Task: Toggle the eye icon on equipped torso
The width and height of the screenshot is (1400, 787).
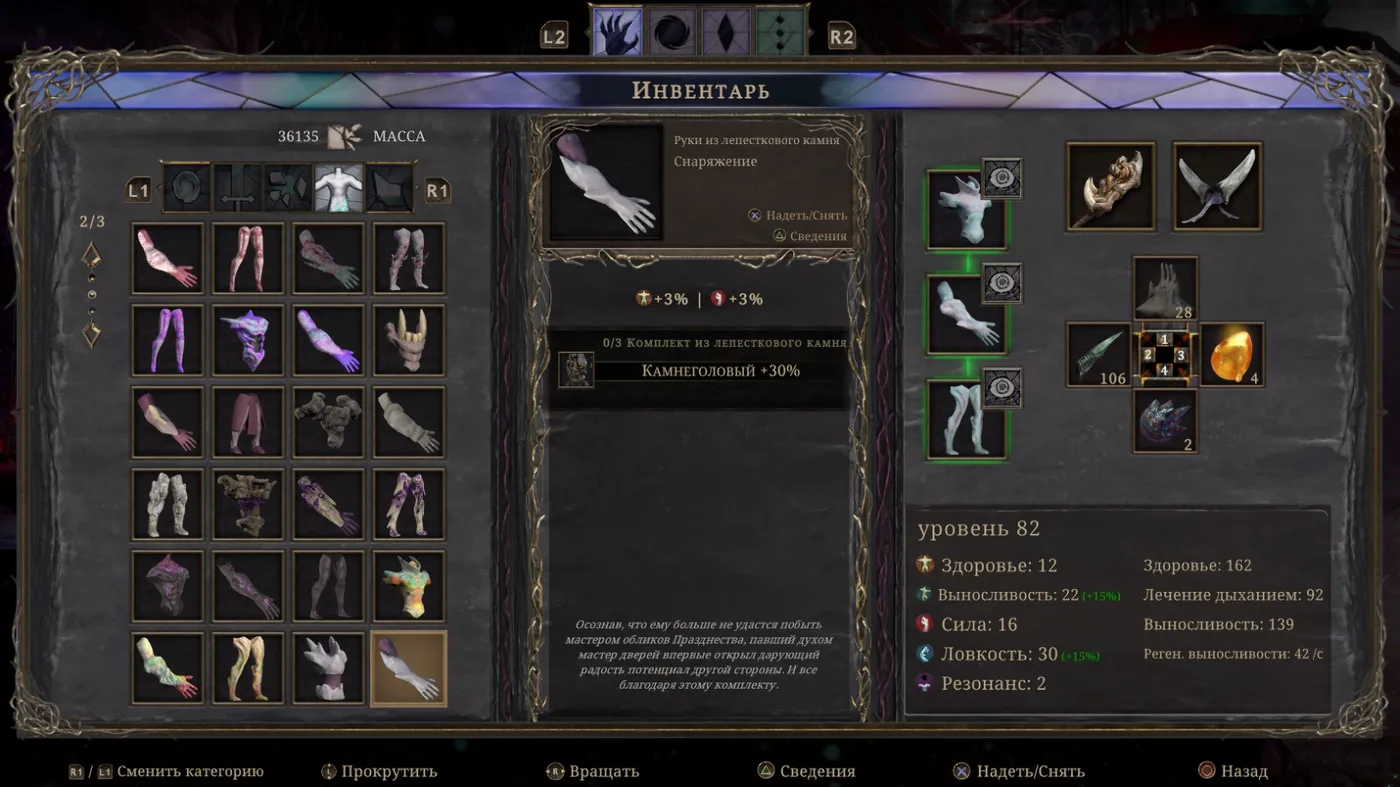Action: 1001,178
